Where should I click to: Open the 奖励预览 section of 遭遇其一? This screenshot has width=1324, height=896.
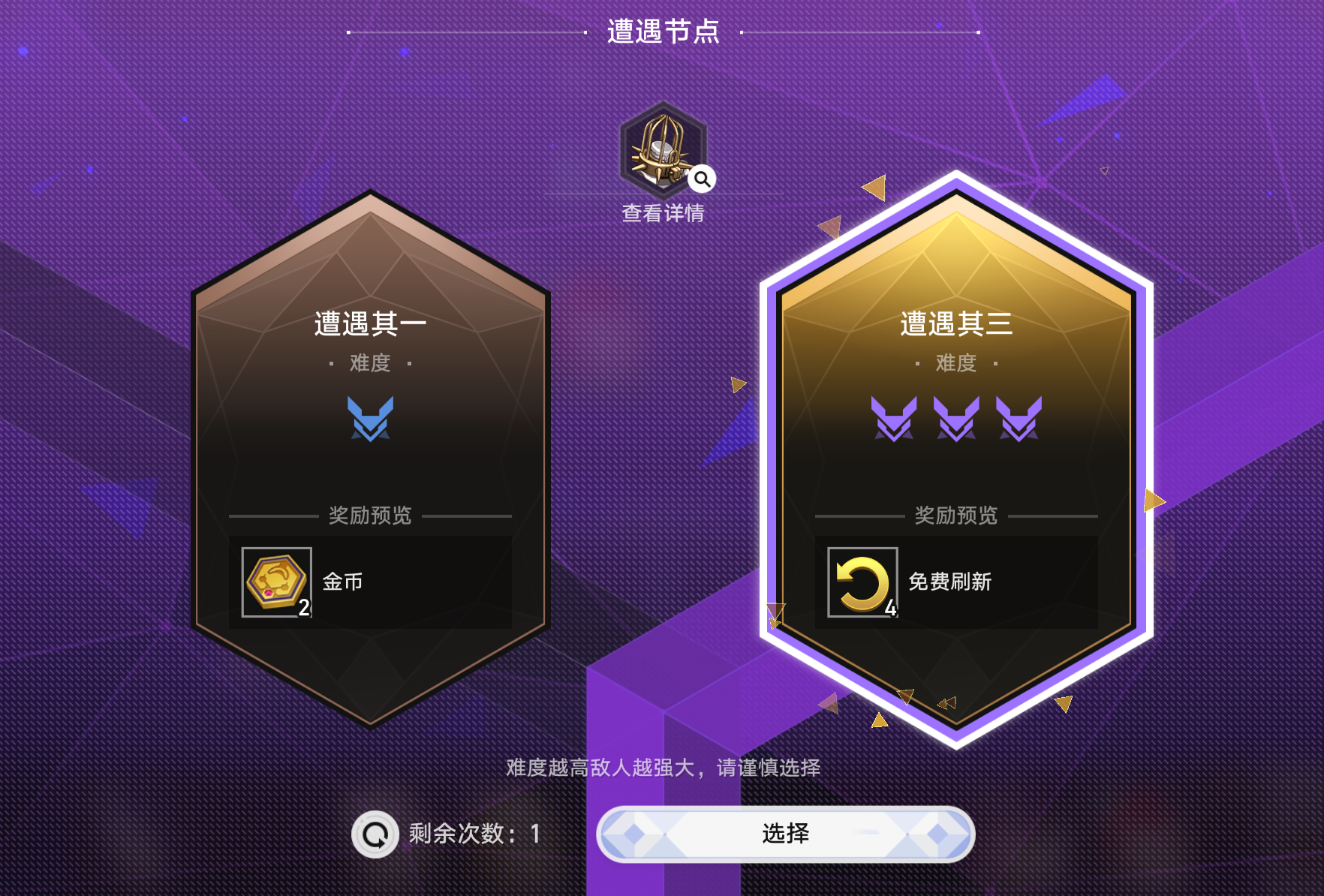(x=369, y=516)
